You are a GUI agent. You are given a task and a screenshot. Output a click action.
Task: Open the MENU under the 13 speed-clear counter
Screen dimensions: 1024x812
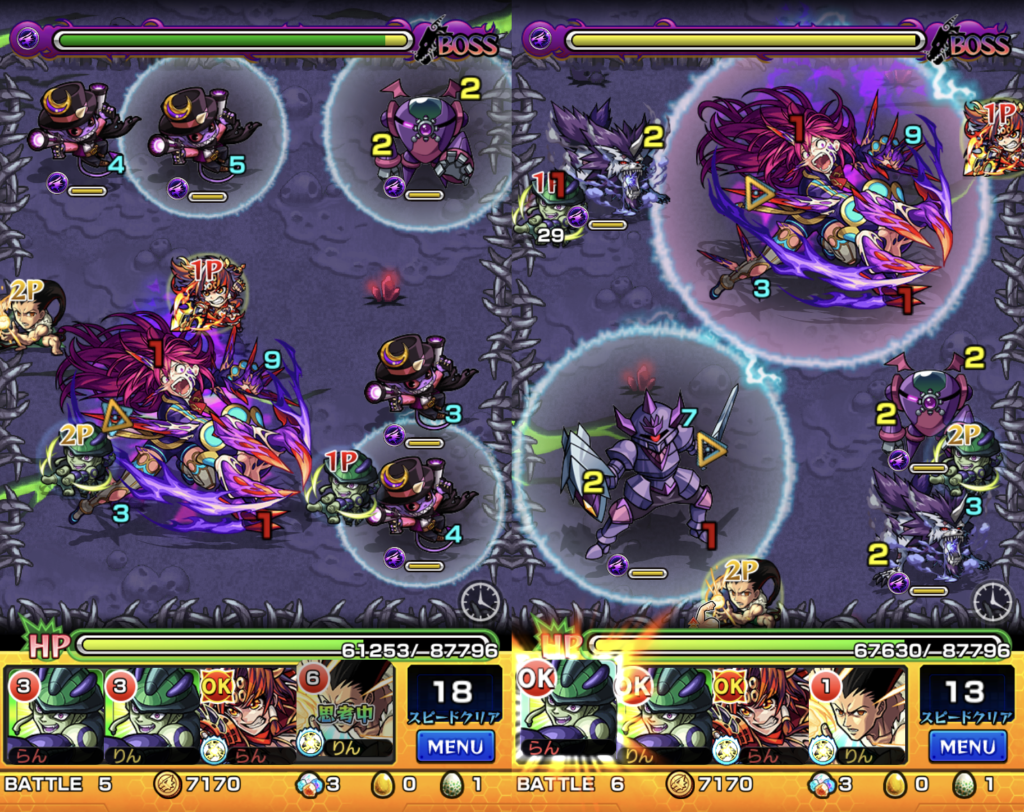967,746
